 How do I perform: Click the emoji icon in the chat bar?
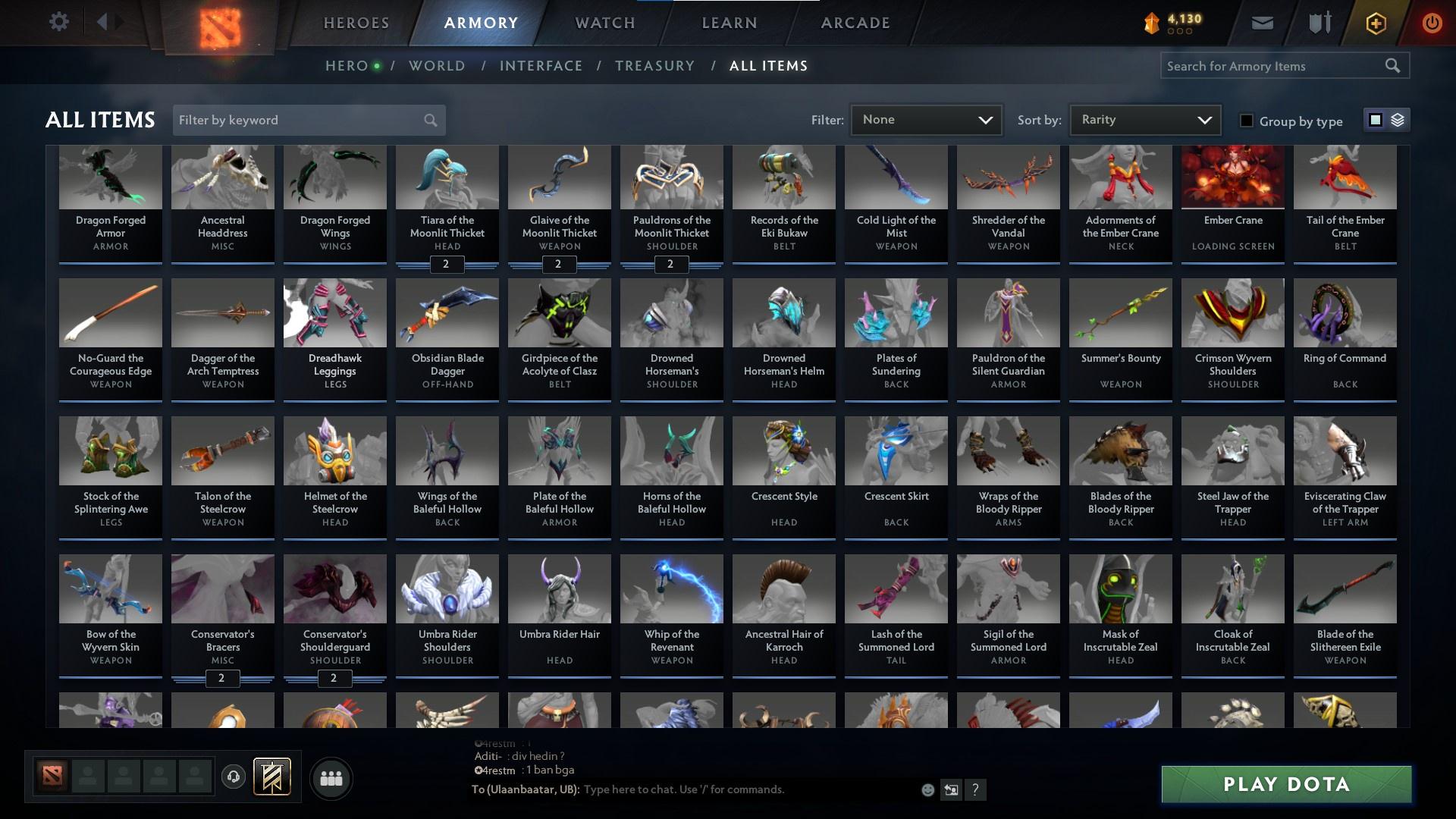click(927, 789)
